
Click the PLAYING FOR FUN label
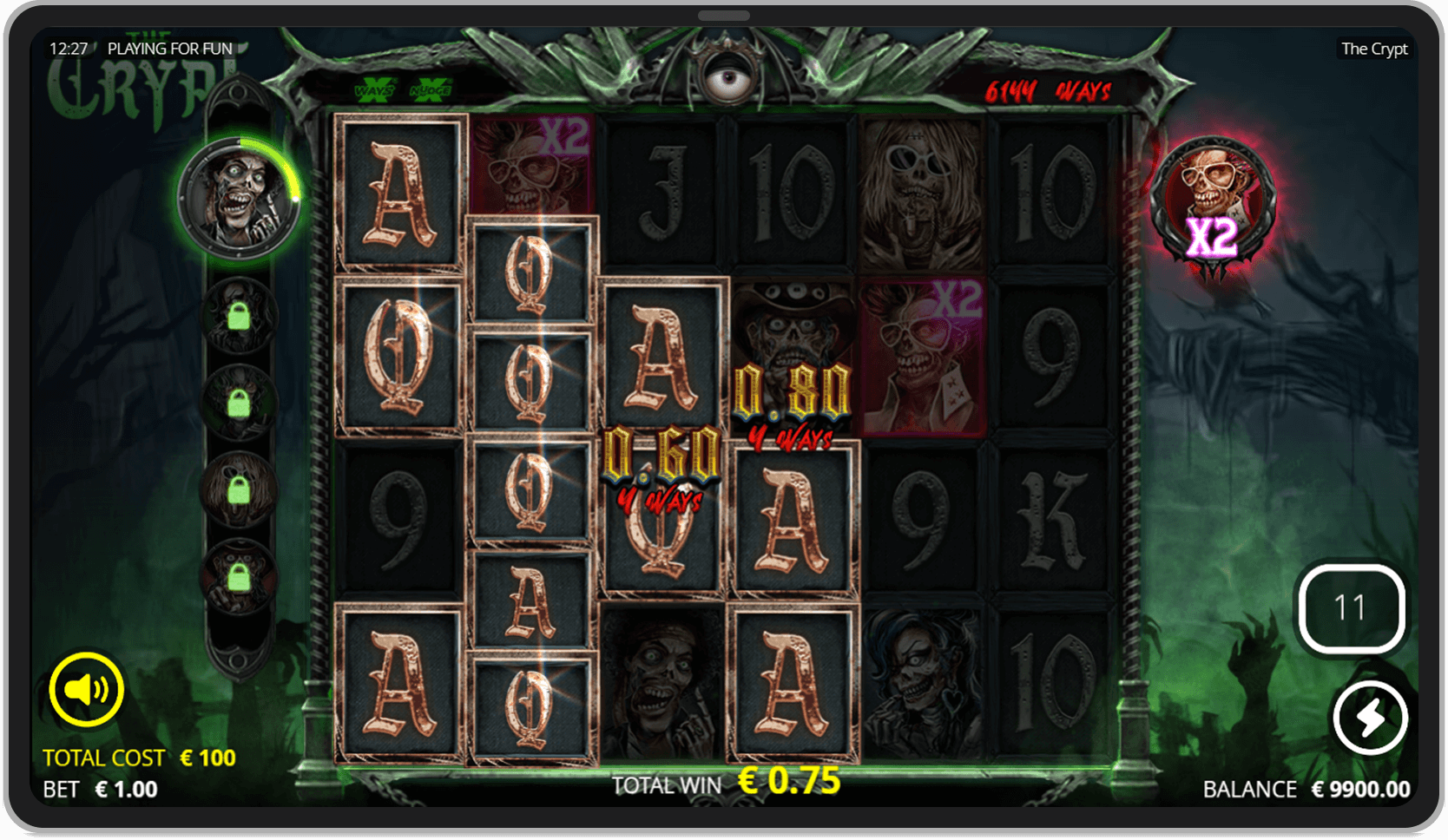pyautogui.click(x=169, y=49)
